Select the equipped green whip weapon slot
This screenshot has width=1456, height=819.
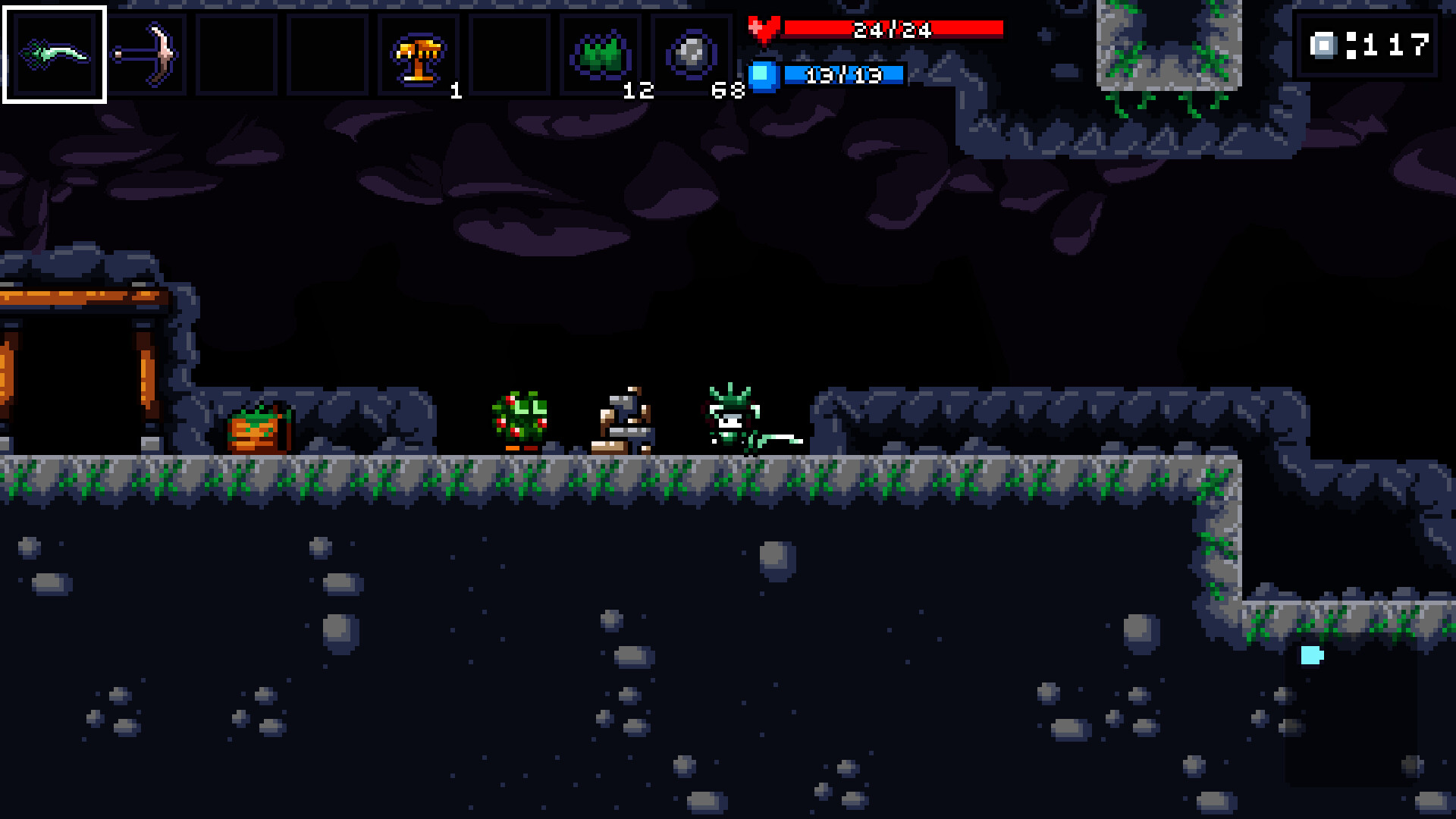55,53
